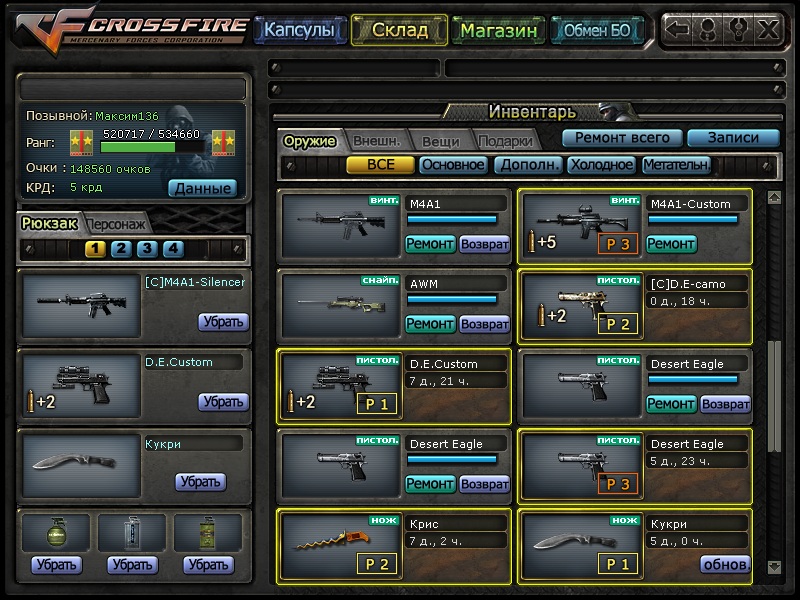Show only Холодное melee weapons

point(601,165)
